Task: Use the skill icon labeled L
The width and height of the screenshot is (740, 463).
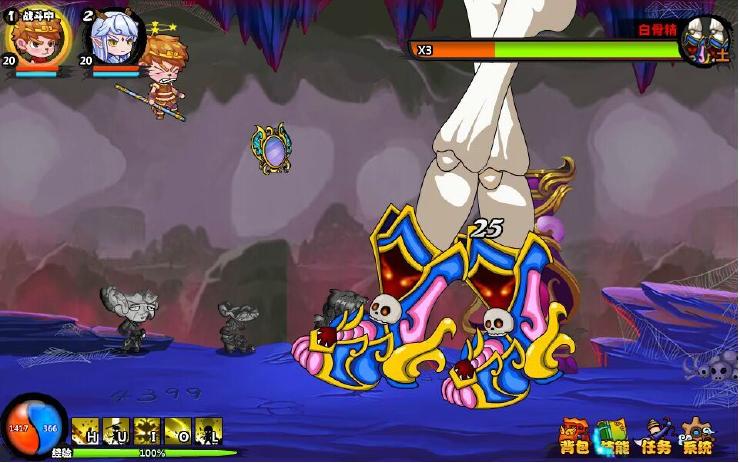Action: [x=208, y=431]
